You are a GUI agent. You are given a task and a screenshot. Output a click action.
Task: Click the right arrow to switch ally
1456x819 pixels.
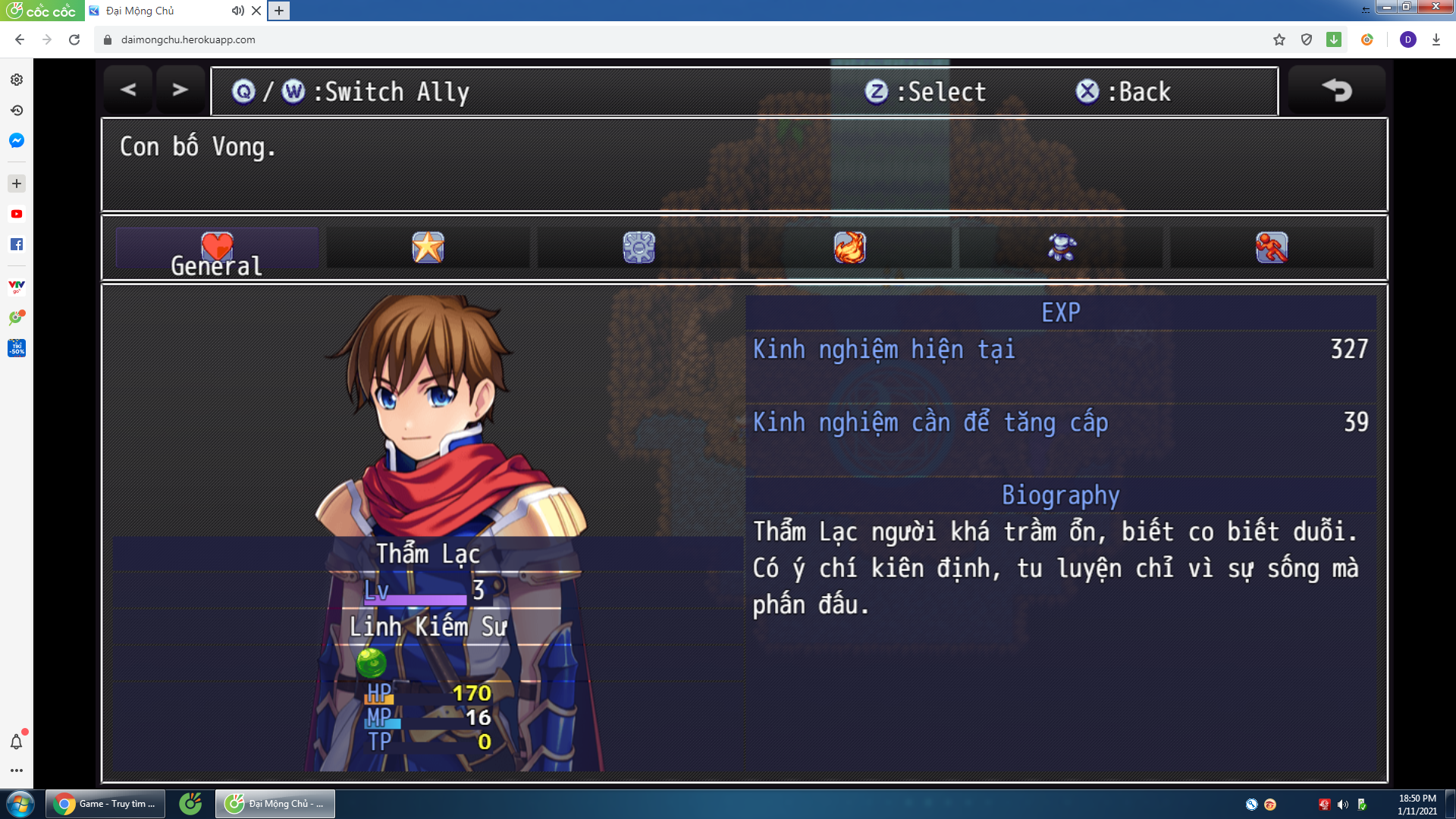[x=179, y=89]
